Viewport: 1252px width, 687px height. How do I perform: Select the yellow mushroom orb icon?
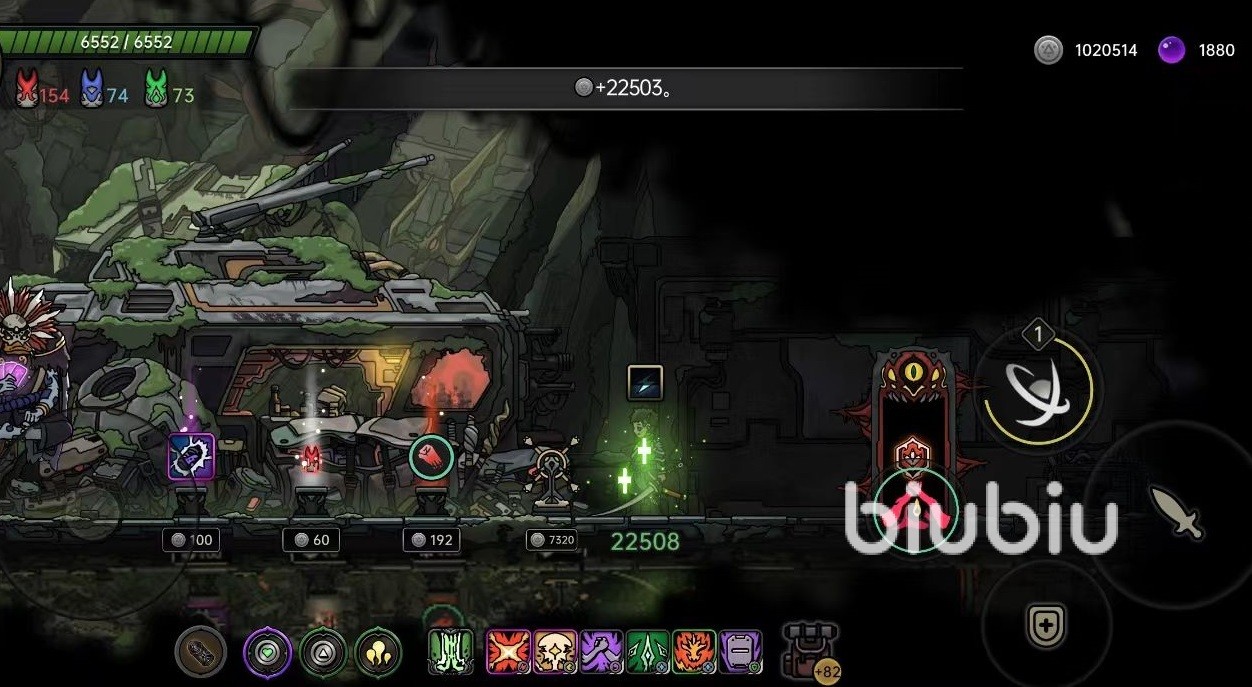coord(378,652)
